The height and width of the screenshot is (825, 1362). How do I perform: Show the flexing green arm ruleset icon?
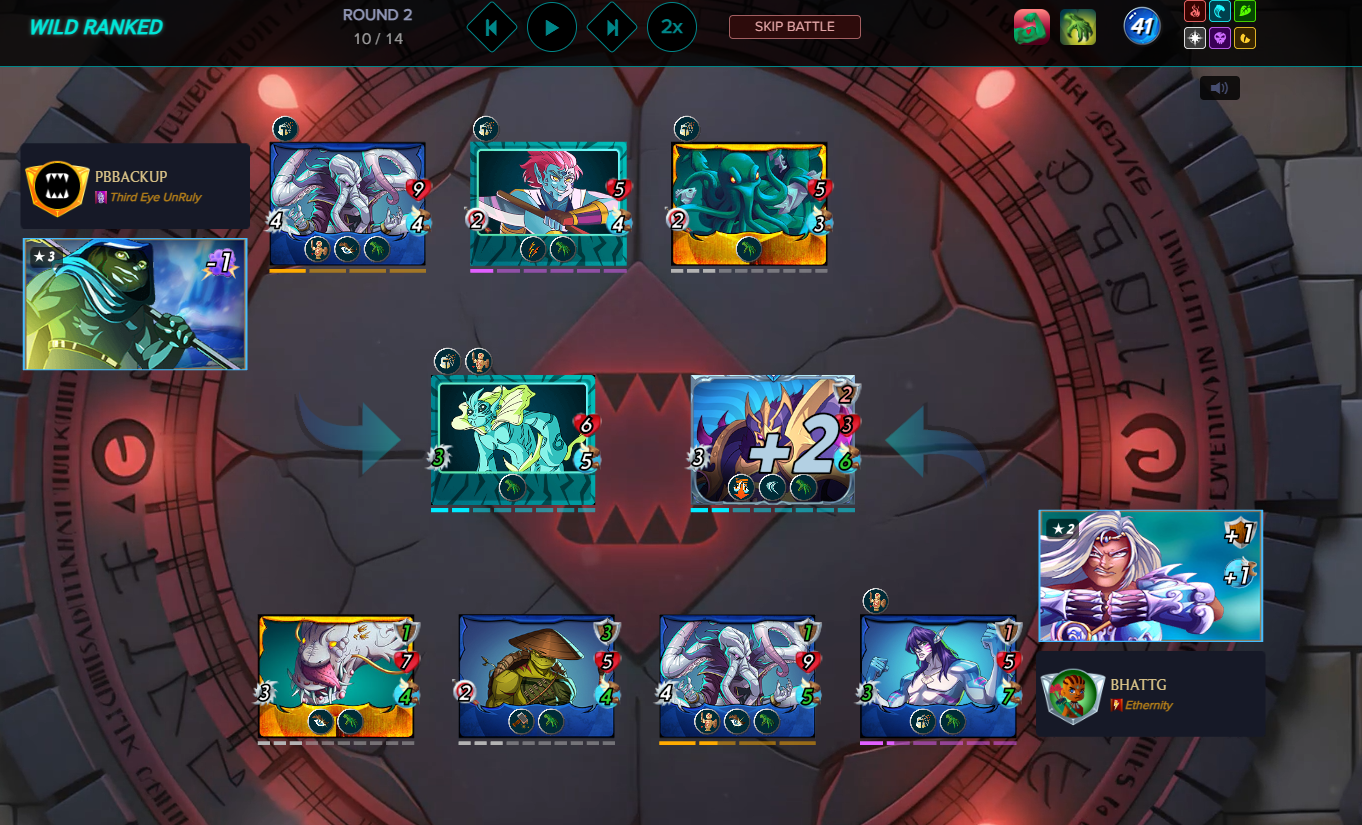click(1031, 27)
